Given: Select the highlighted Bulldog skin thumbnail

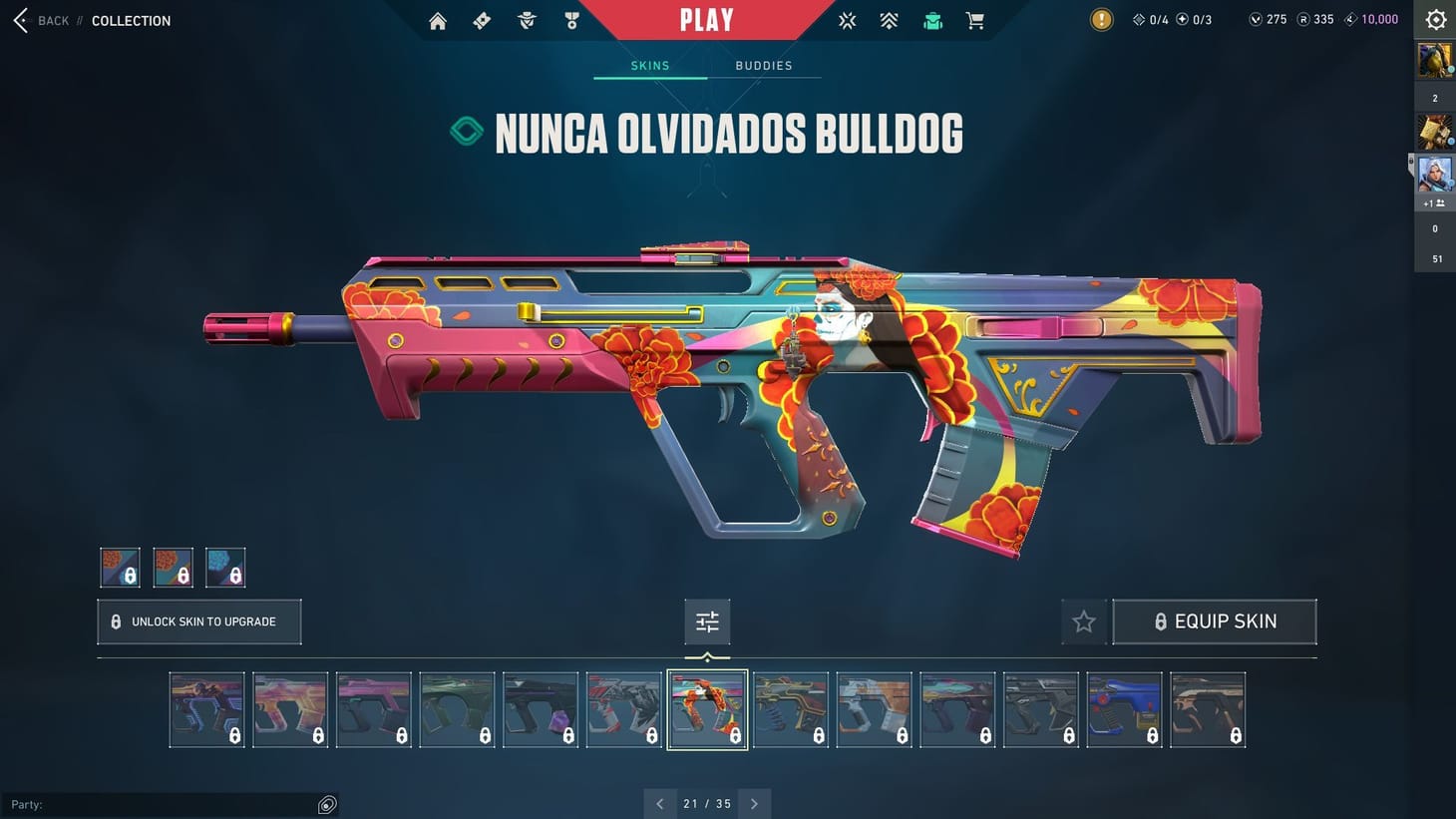Looking at the screenshot, I should tap(707, 709).
